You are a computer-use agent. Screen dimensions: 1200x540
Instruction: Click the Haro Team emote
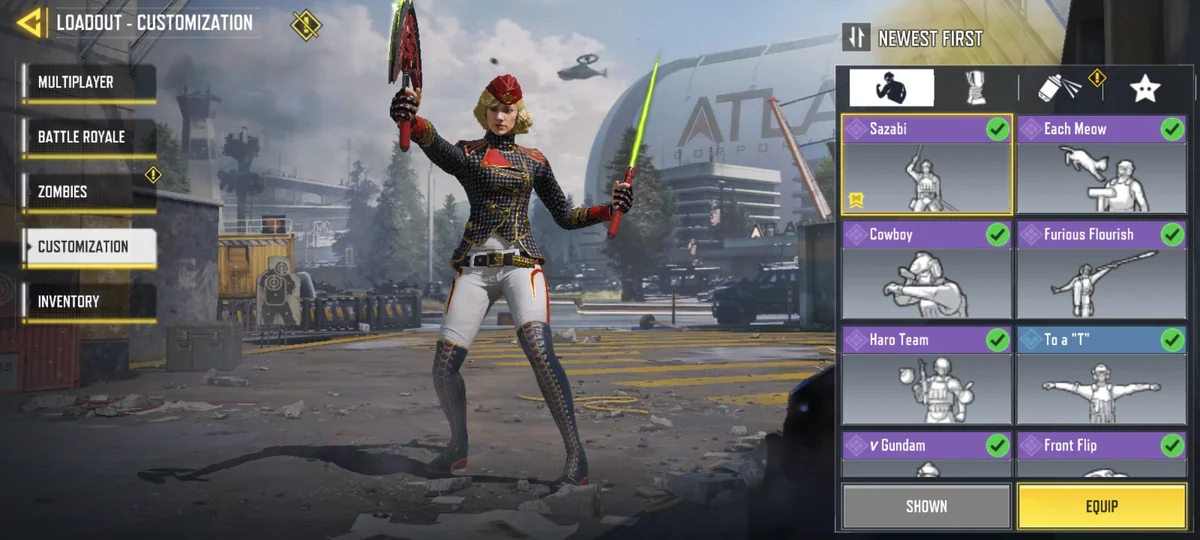tap(926, 375)
